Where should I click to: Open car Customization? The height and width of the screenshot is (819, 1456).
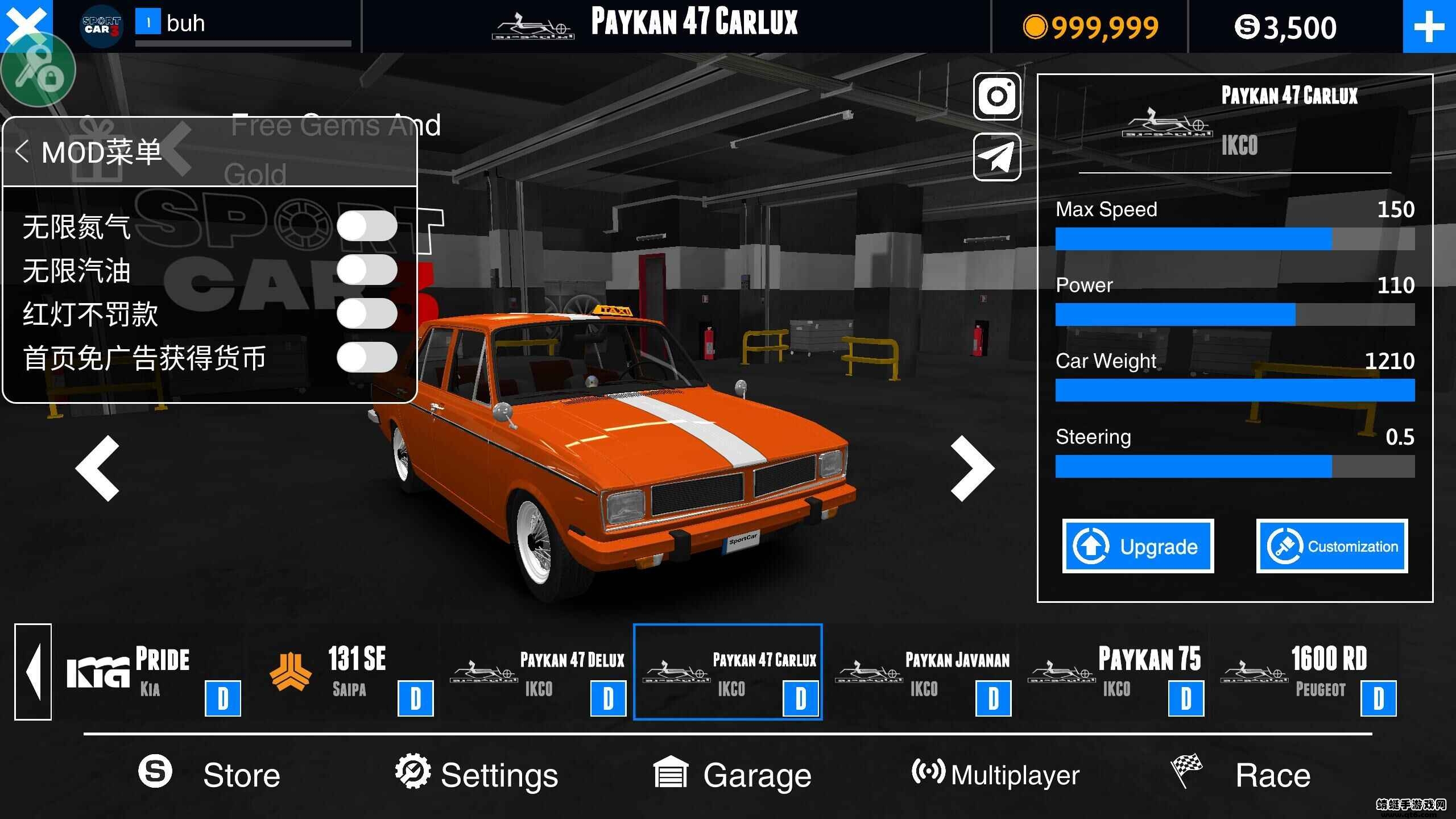pos(1331,546)
